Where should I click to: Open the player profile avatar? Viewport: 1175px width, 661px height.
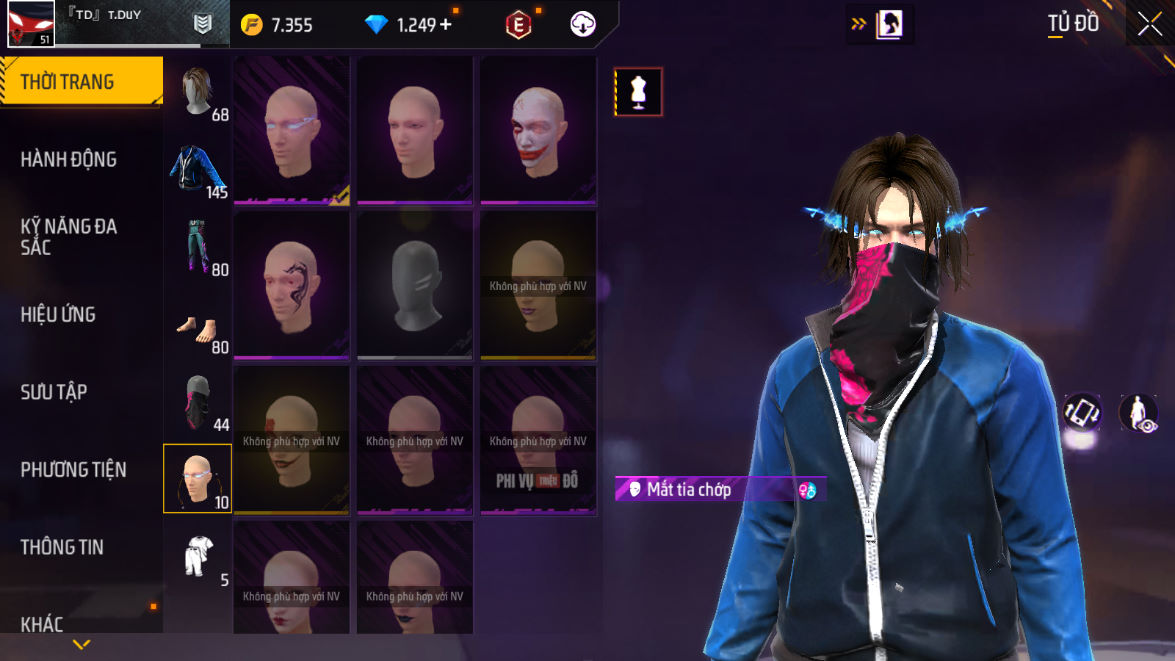(x=30, y=24)
